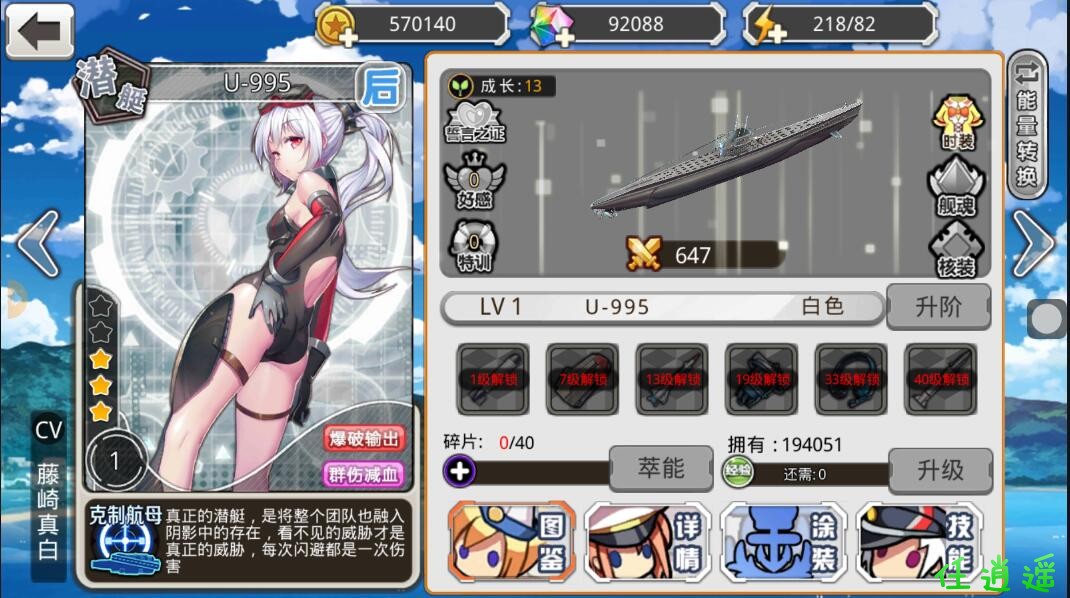This screenshot has height=598, width=1070.
Task: Open the 详情 details page
Action: (x=647, y=542)
